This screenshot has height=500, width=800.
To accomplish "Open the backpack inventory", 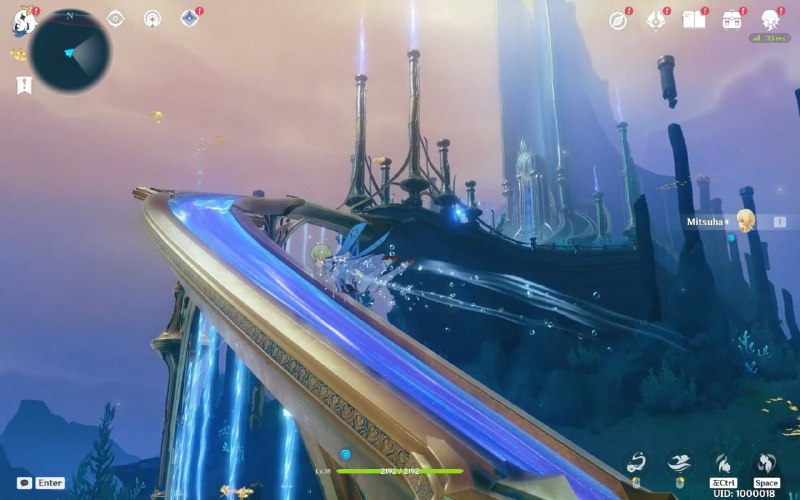I will [x=732, y=20].
